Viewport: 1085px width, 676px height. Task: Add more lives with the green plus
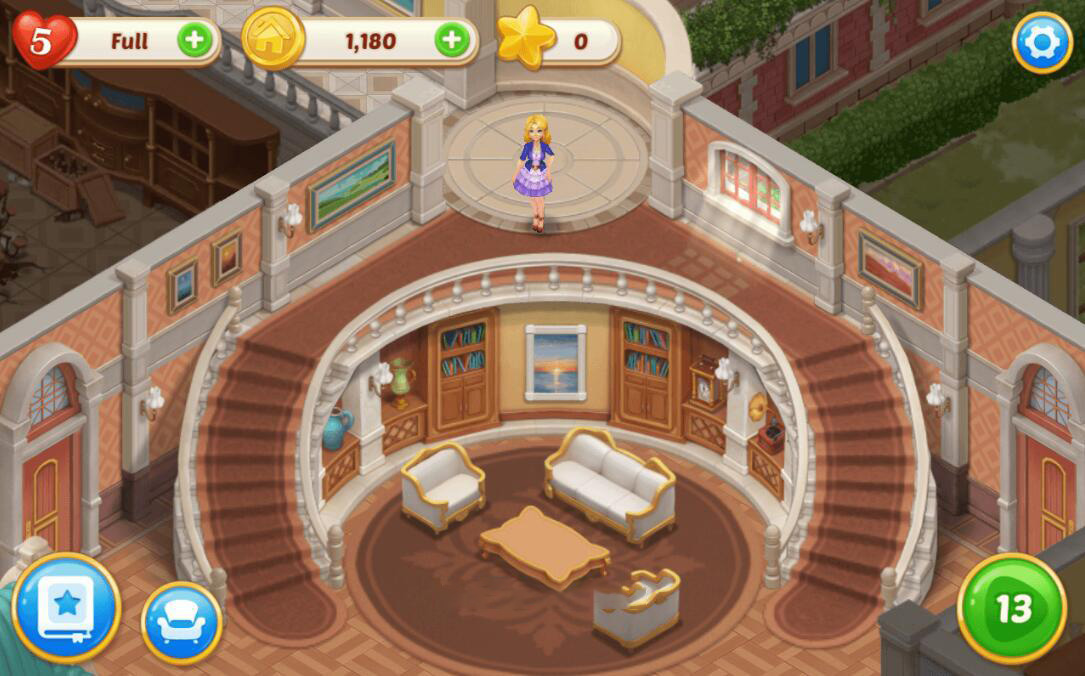(194, 41)
